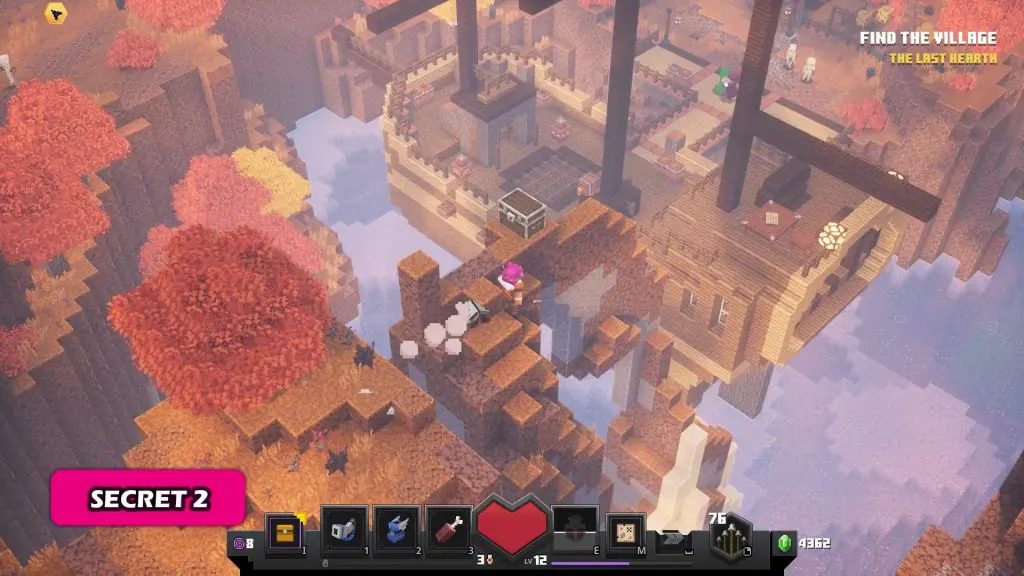Click the Find the Village objective tracker

click(x=929, y=39)
